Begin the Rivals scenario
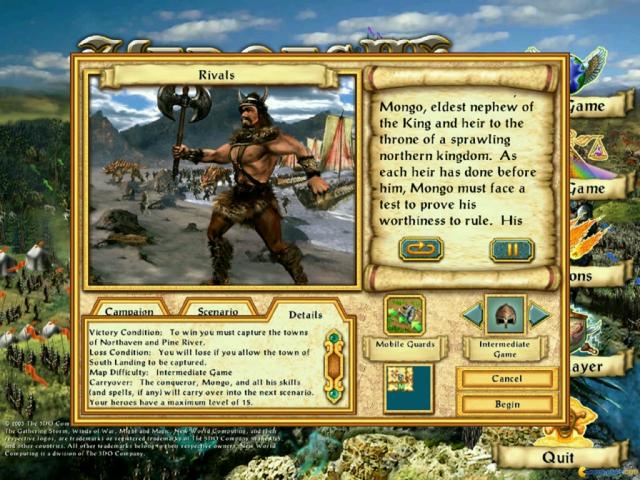The height and width of the screenshot is (480, 640). (506, 404)
